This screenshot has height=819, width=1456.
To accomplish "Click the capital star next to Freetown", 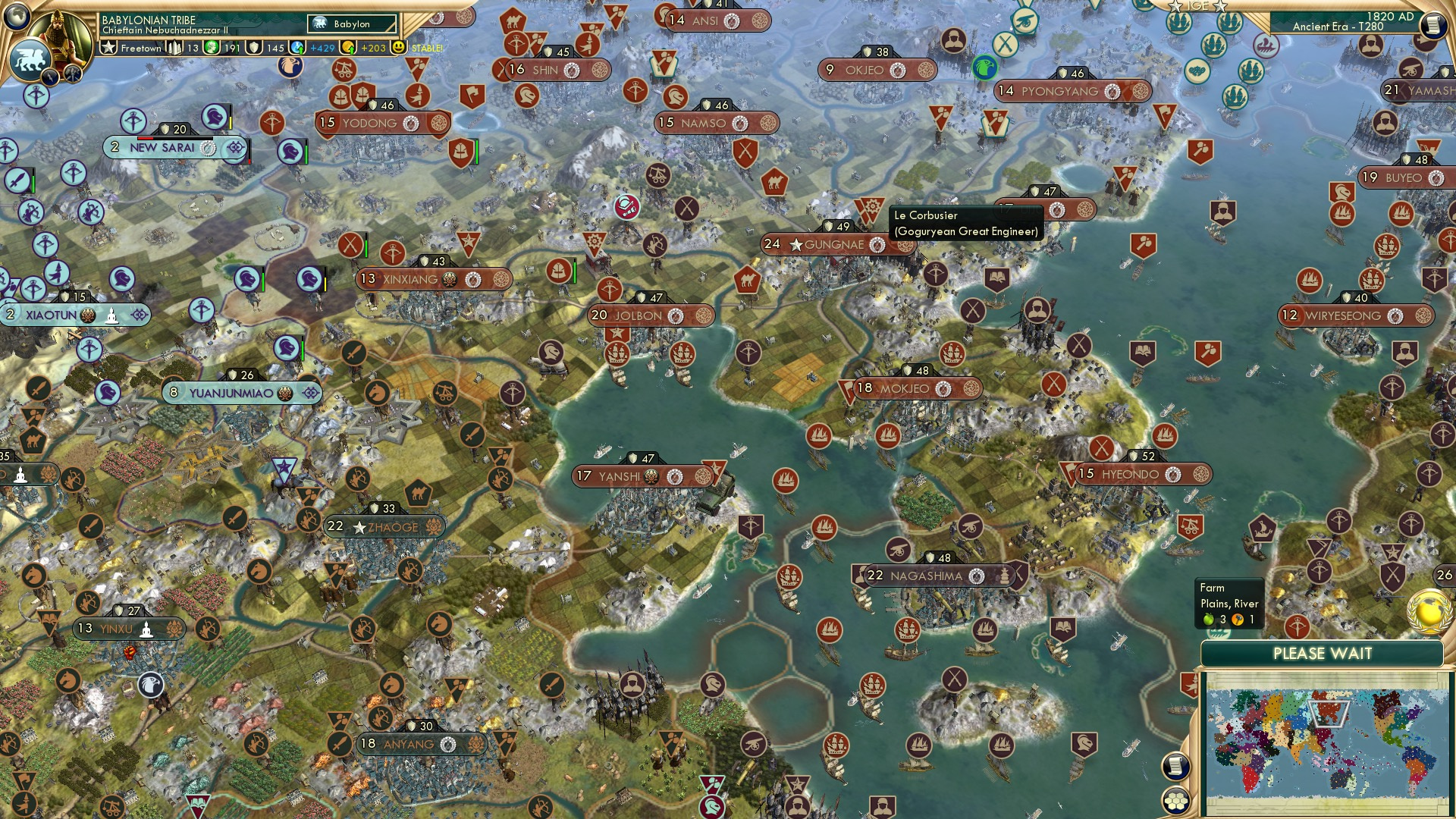I will point(108,47).
